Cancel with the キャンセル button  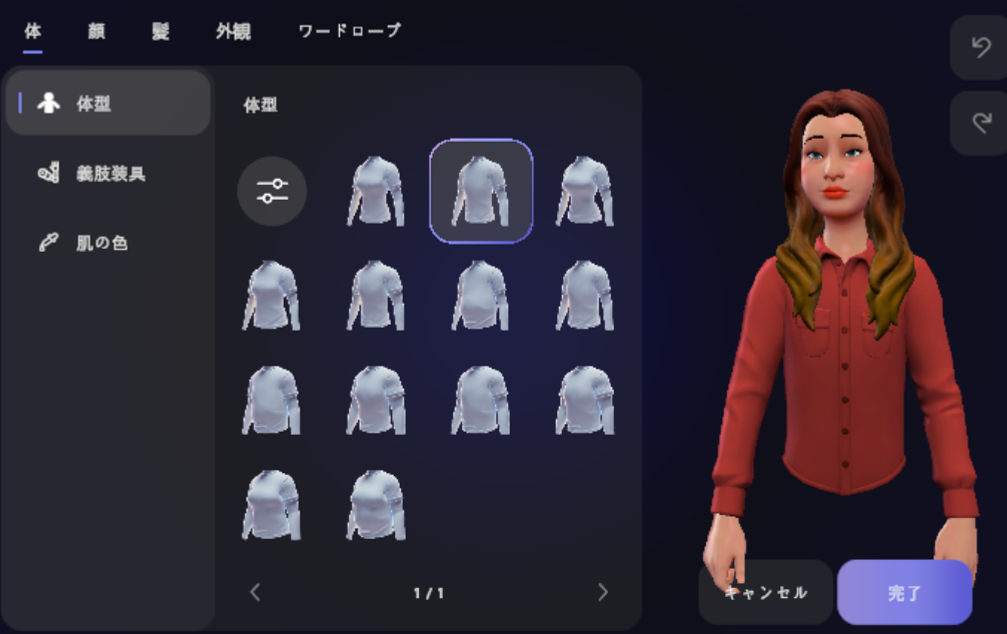(x=765, y=592)
